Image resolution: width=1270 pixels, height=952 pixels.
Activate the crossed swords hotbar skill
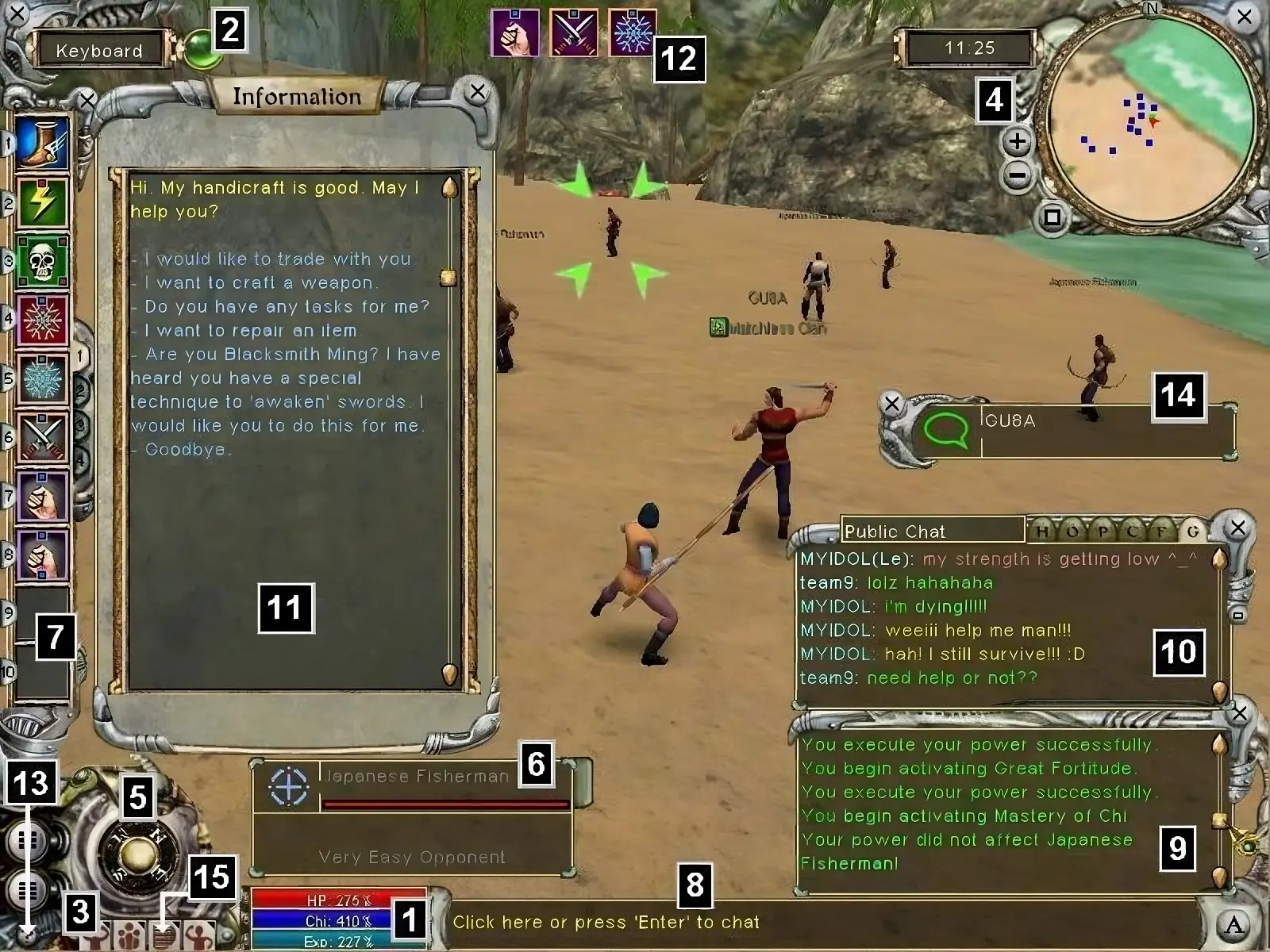(x=43, y=437)
